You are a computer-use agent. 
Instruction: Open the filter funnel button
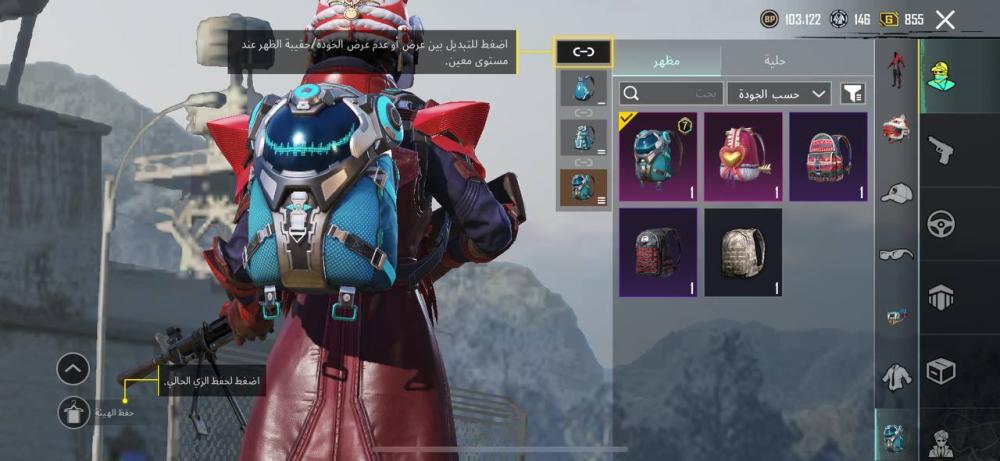(852, 94)
